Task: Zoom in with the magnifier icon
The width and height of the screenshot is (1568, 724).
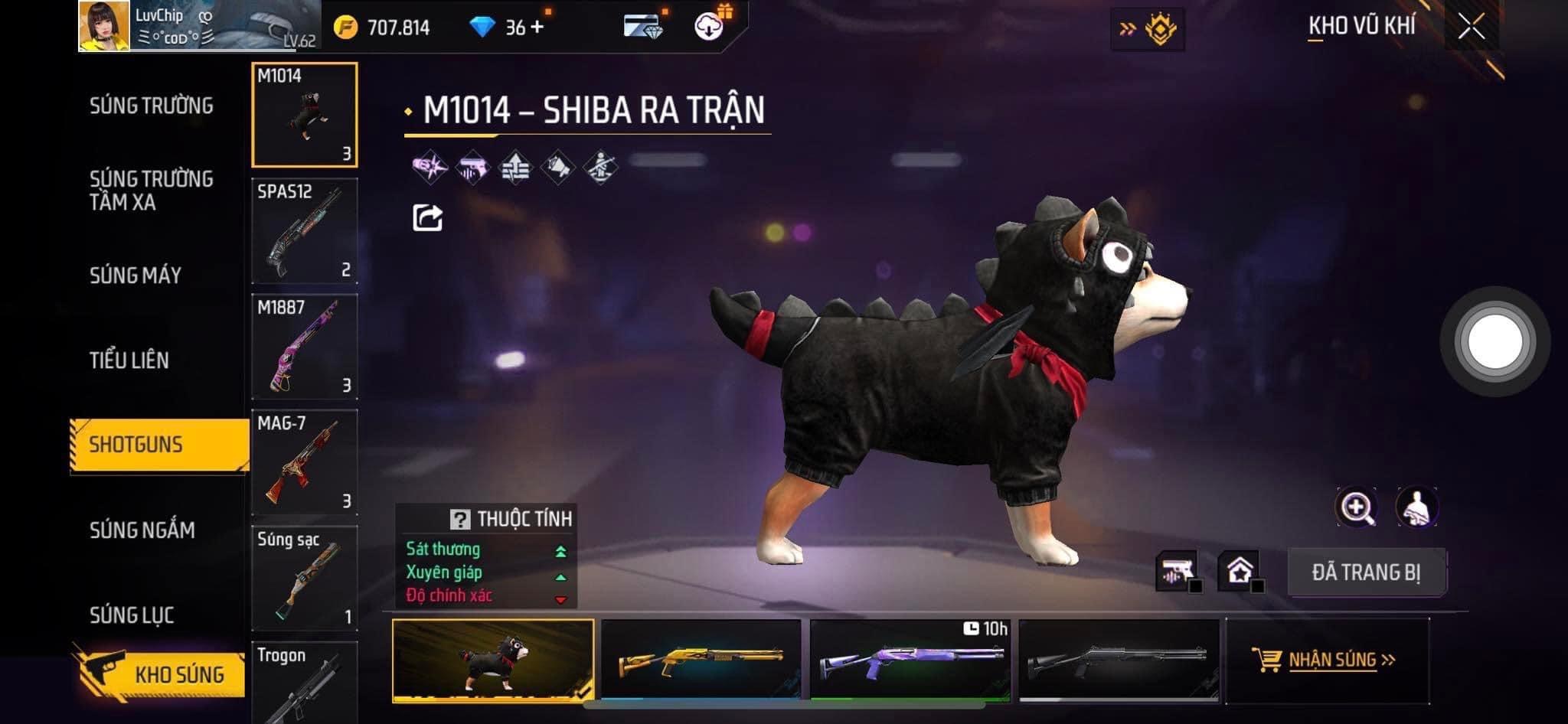Action: click(x=1356, y=507)
